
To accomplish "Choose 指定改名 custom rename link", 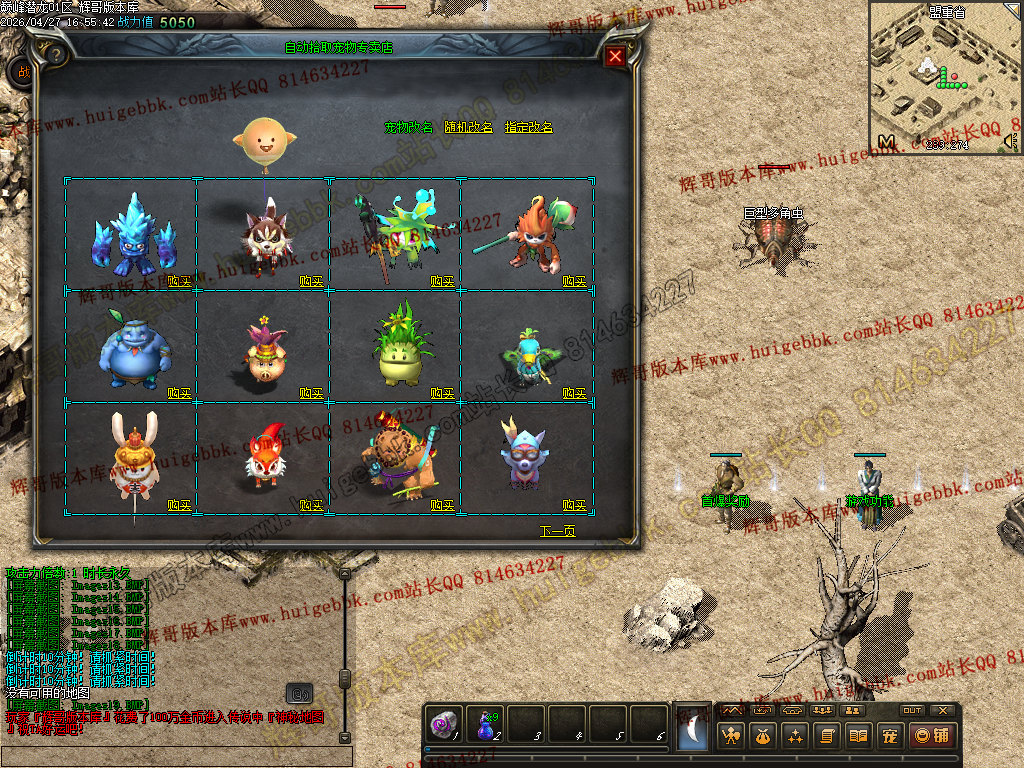I will (x=528, y=128).
